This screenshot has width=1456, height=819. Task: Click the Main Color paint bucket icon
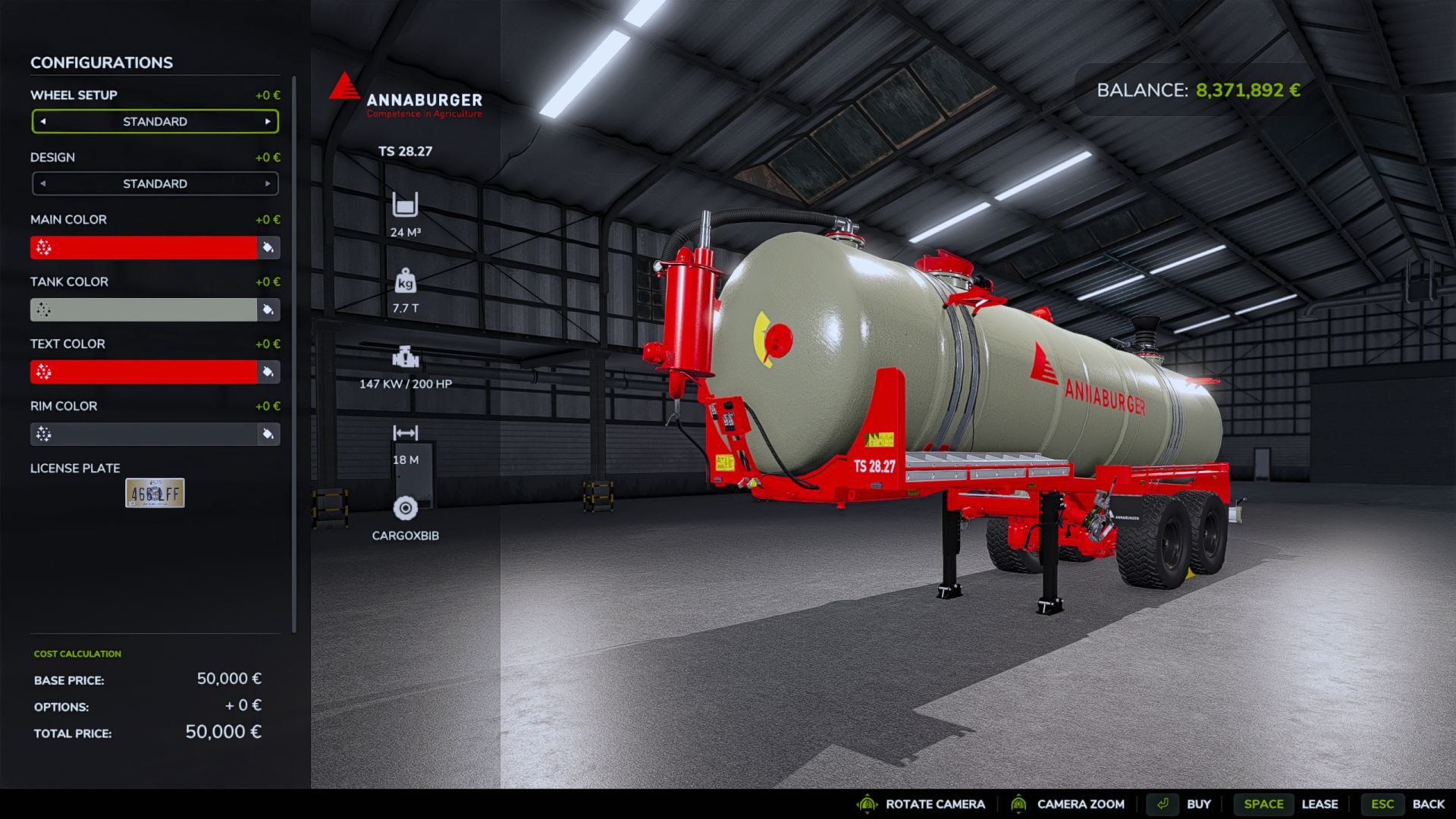(268, 247)
